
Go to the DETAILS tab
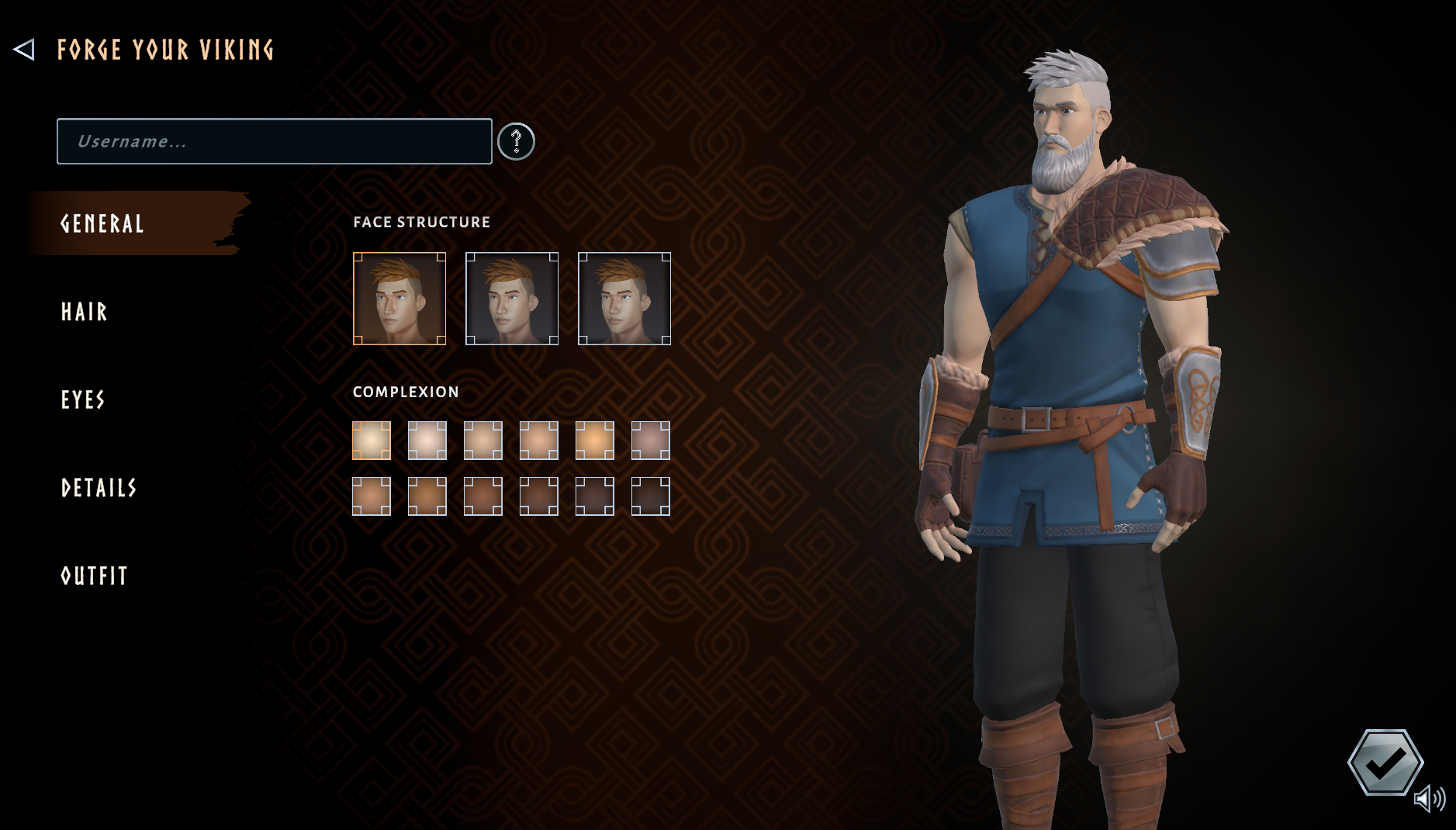pyautogui.click(x=99, y=489)
